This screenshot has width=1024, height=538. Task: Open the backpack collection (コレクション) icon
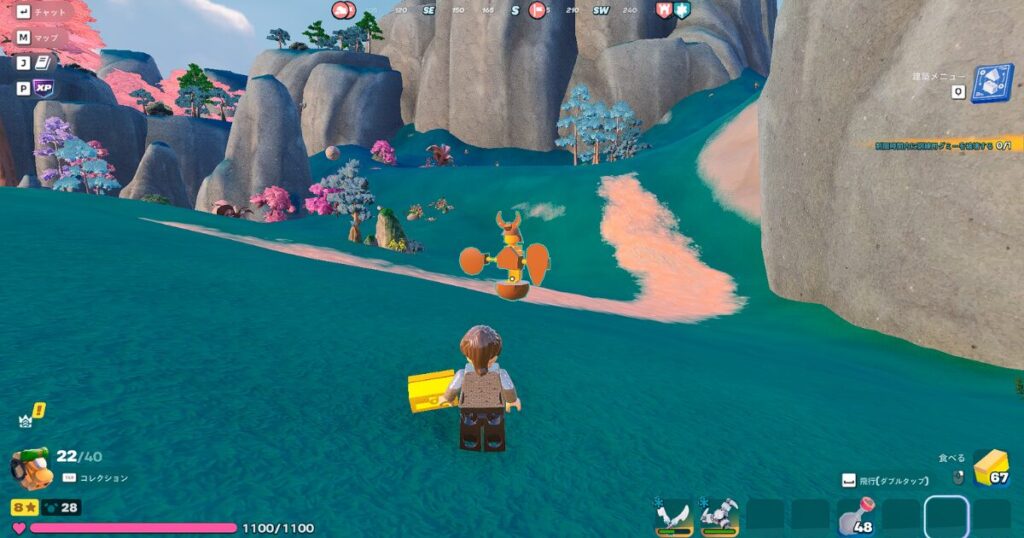point(32,467)
